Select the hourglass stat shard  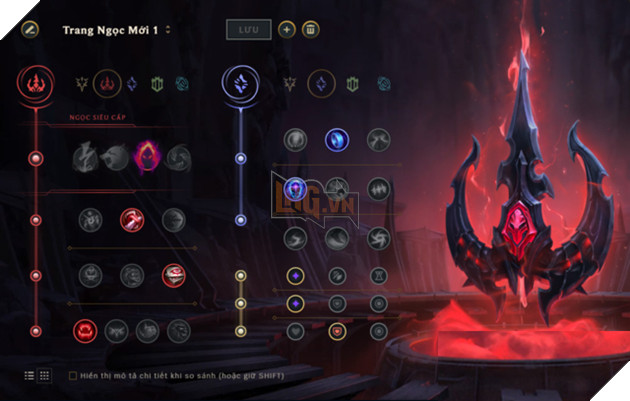click(x=378, y=275)
